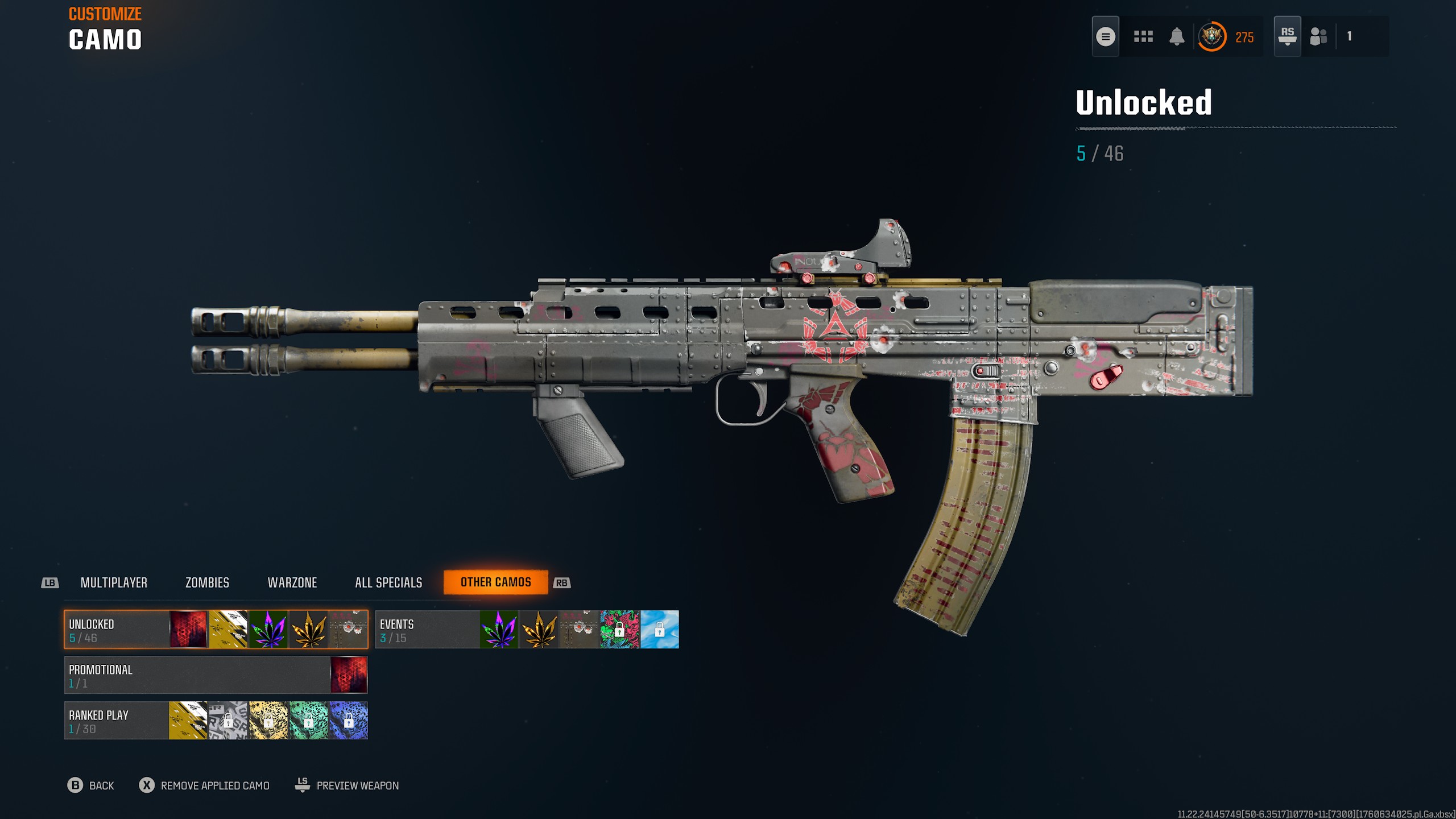Open the social party icon
The width and height of the screenshot is (1456, 819).
coord(1318,37)
